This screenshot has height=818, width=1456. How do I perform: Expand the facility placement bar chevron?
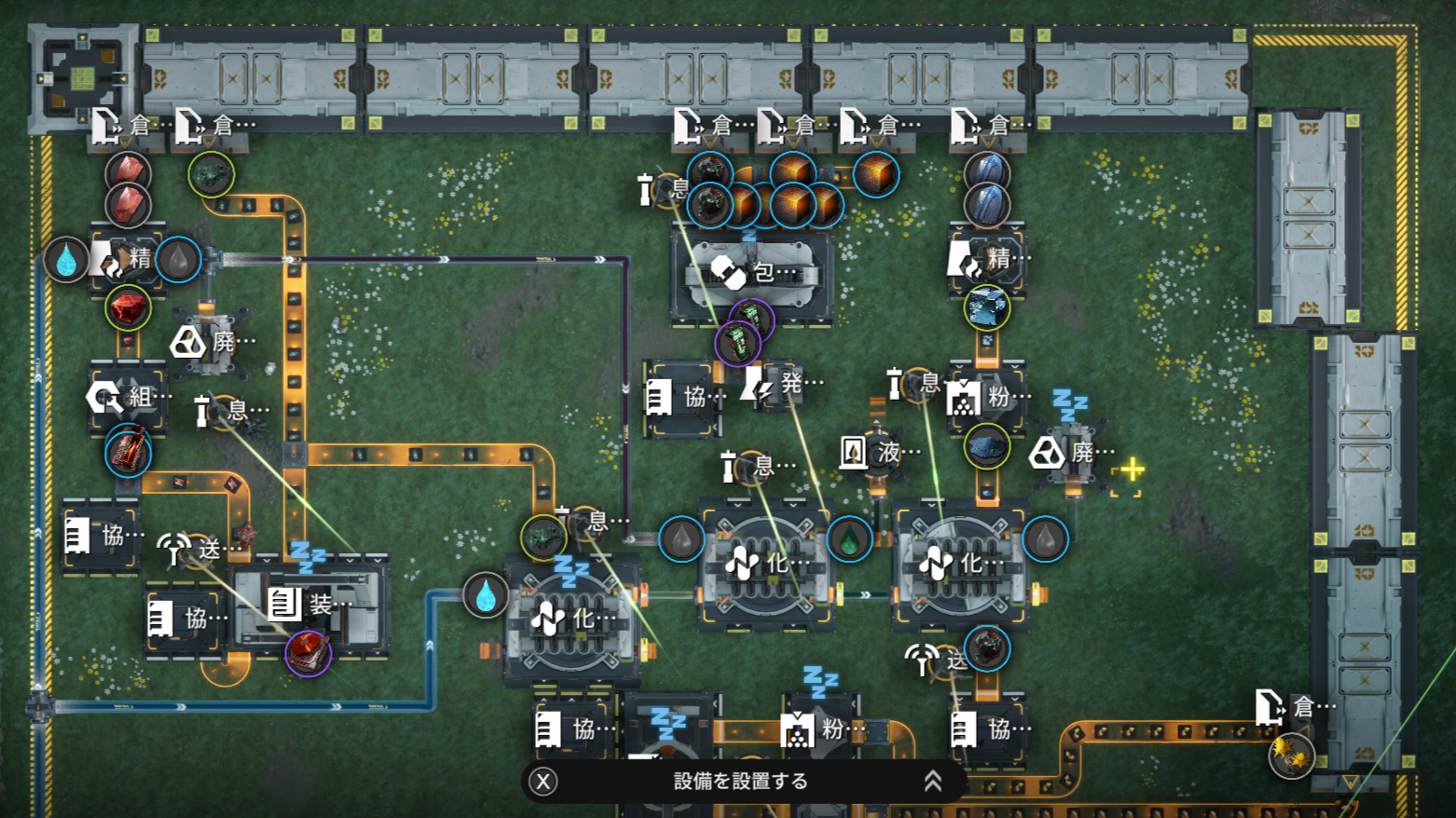(x=932, y=782)
